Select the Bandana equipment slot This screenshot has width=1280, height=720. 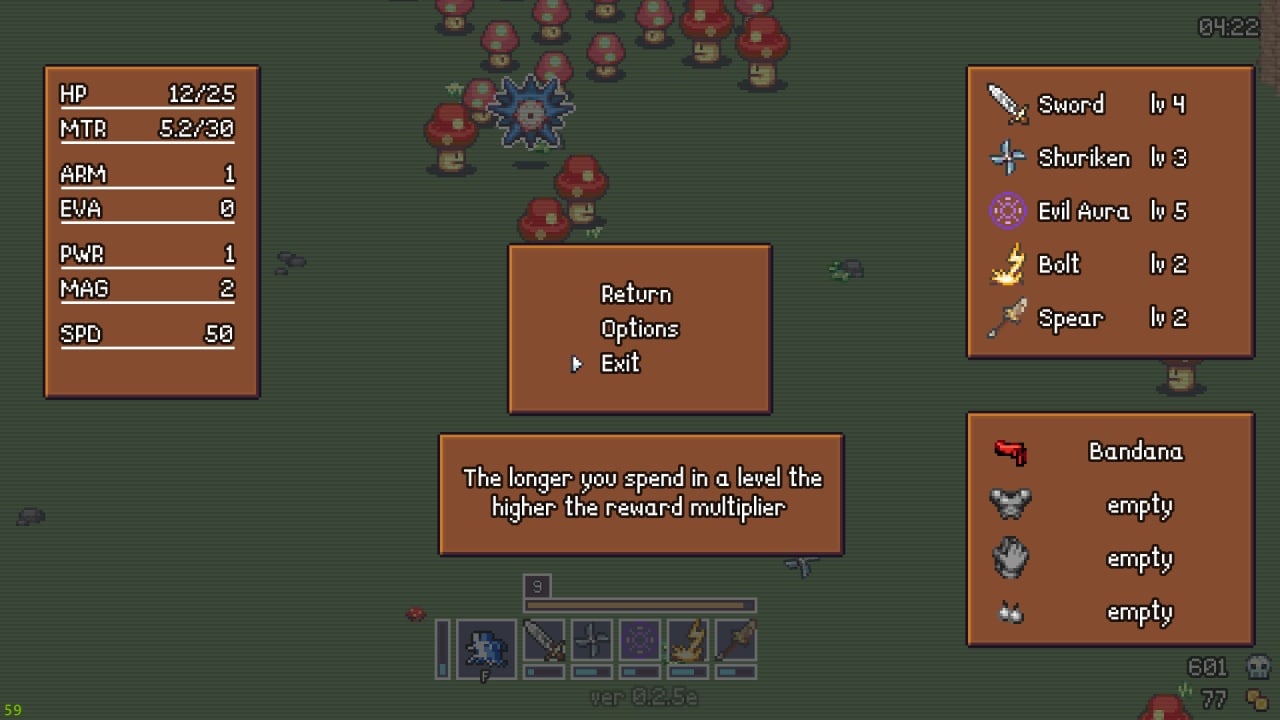pyautogui.click(x=1110, y=452)
